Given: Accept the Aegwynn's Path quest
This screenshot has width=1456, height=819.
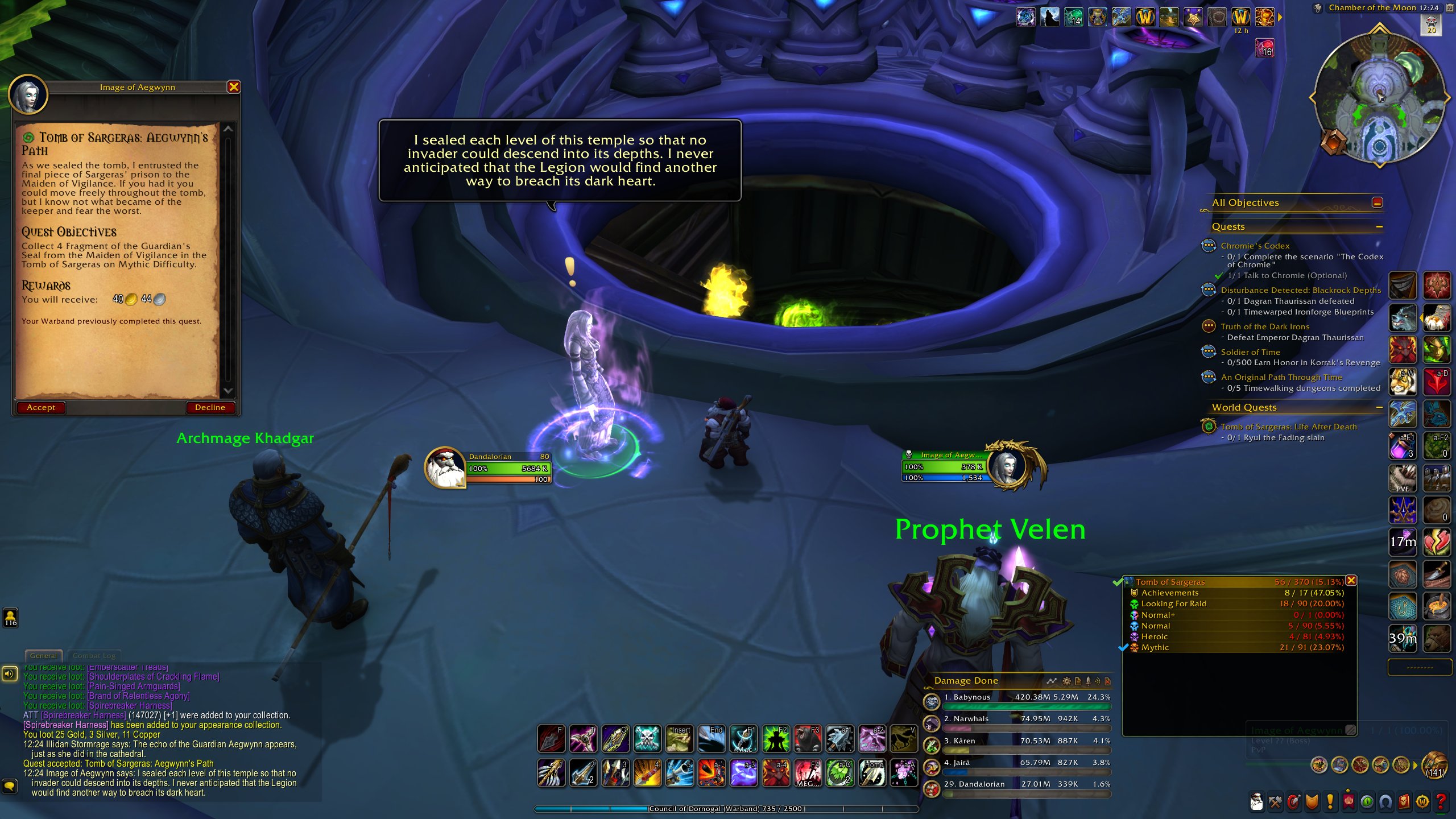Looking at the screenshot, I should pos(40,407).
